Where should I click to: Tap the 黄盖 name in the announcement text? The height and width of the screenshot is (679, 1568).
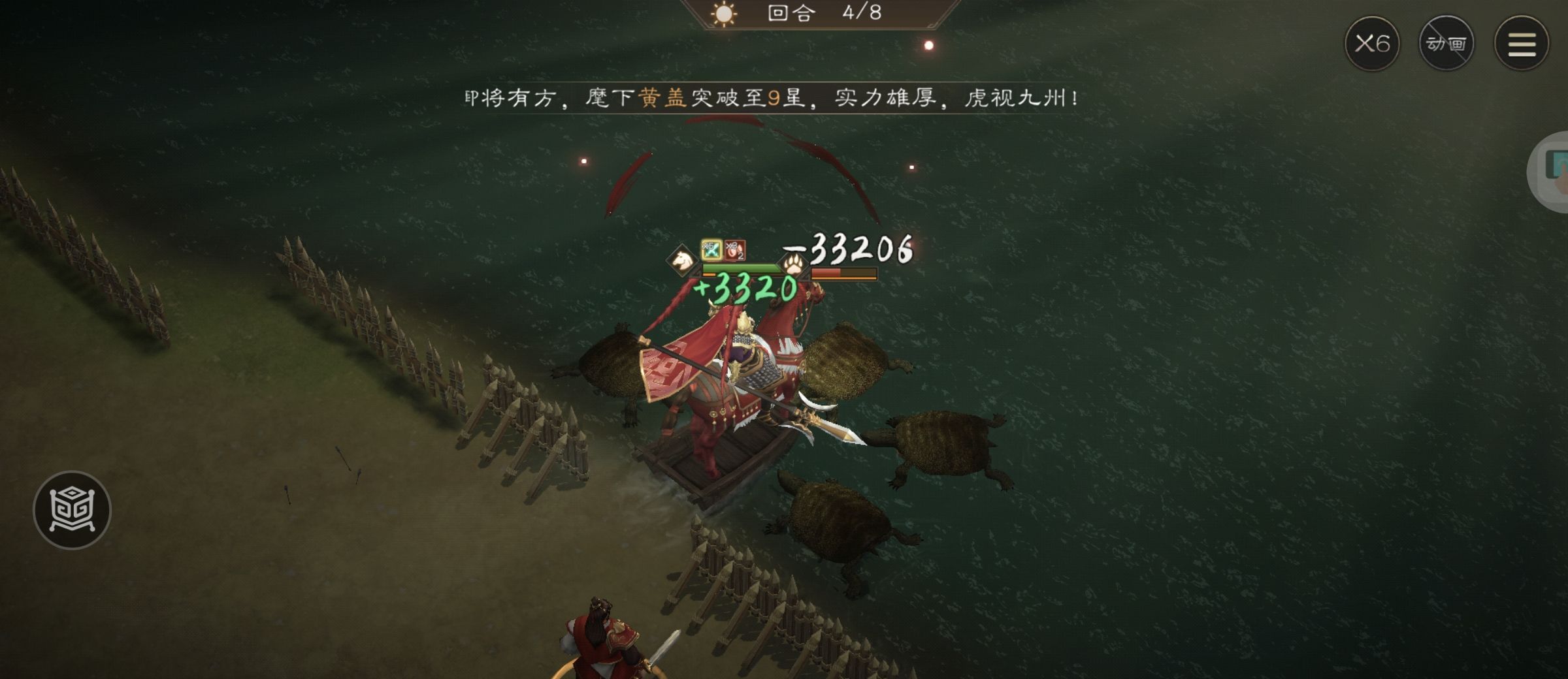tap(666, 98)
